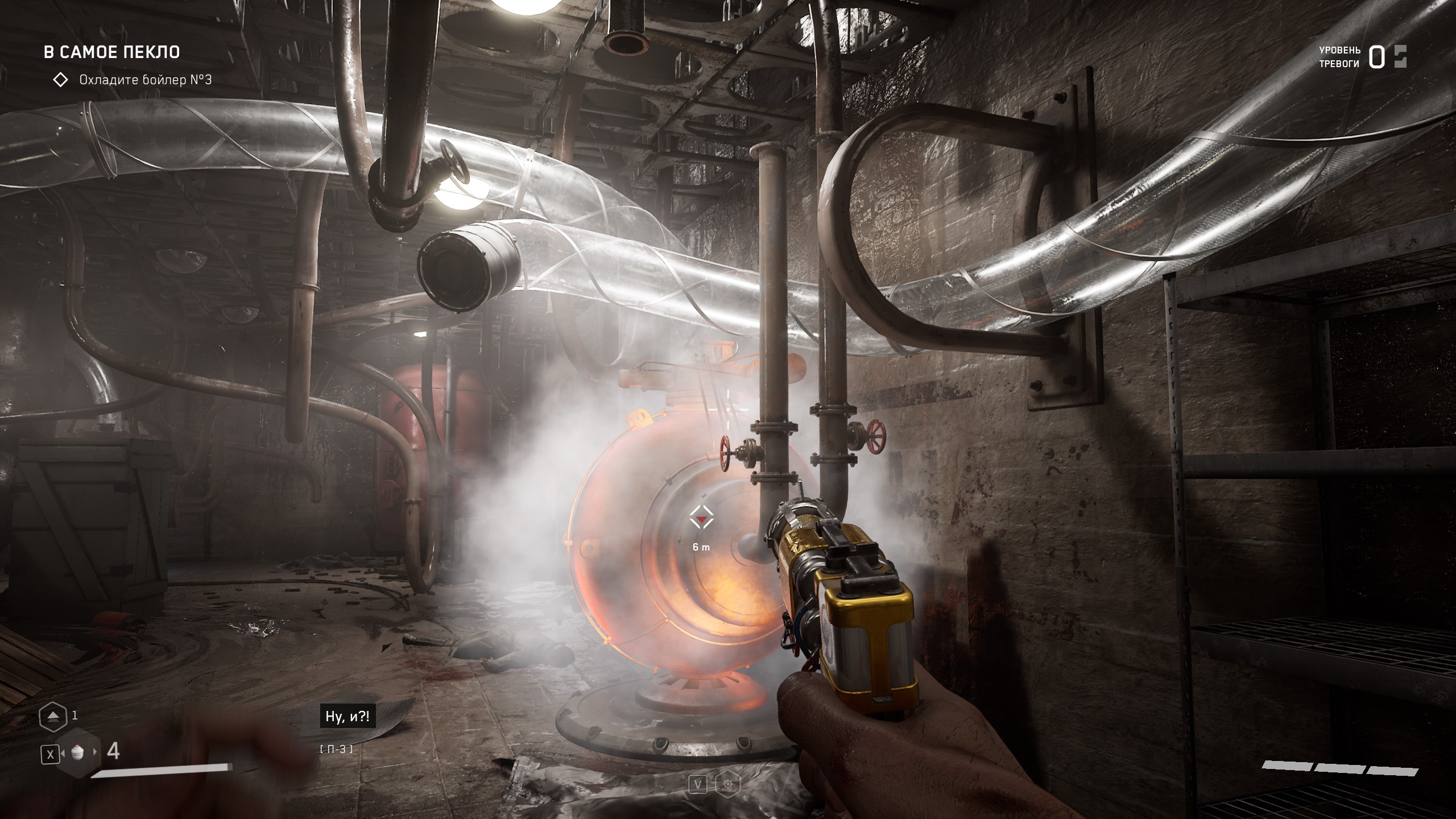Click the hexagon icon with upward triangle

53,716
